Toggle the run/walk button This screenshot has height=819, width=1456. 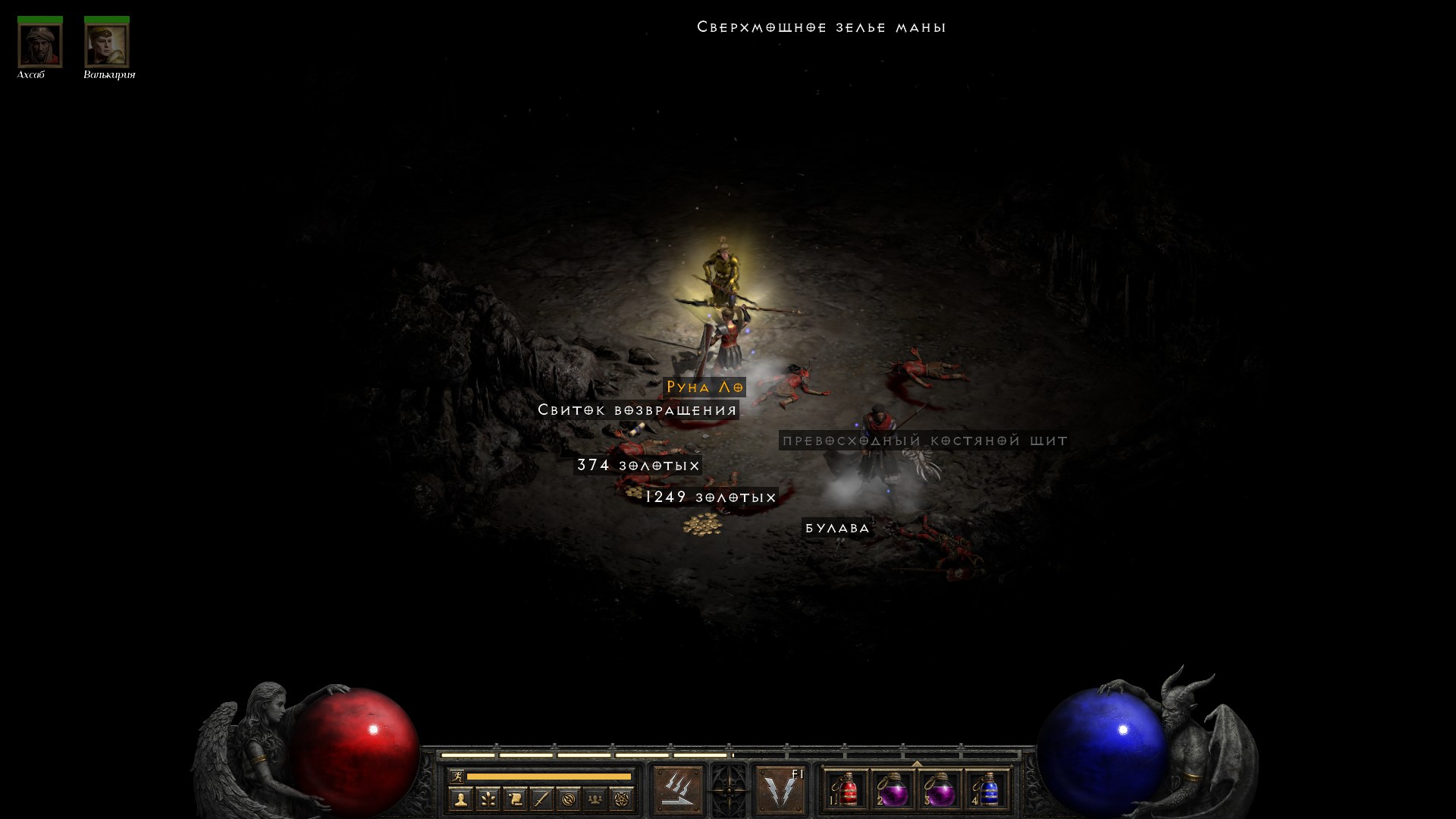tap(457, 776)
